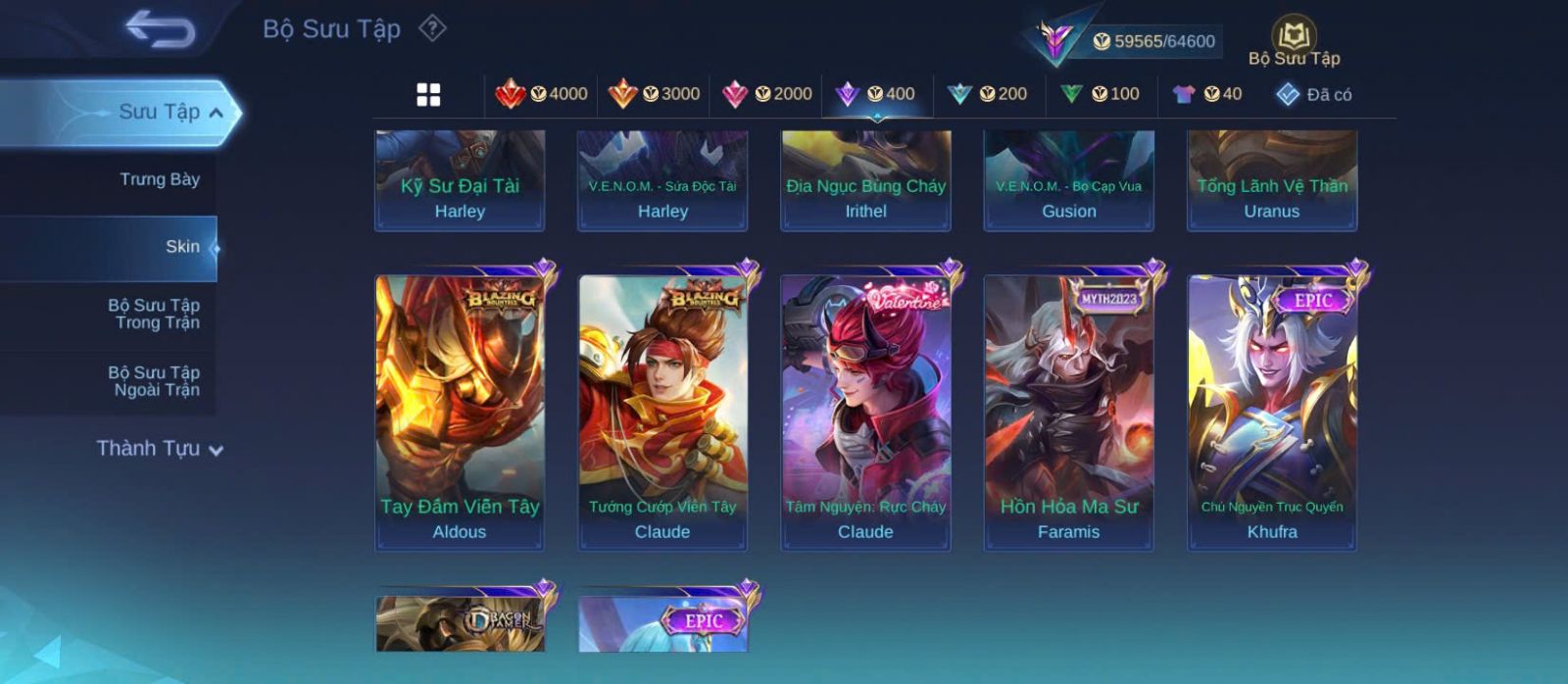Go back using the return arrow

pyautogui.click(x=160, y=29)
